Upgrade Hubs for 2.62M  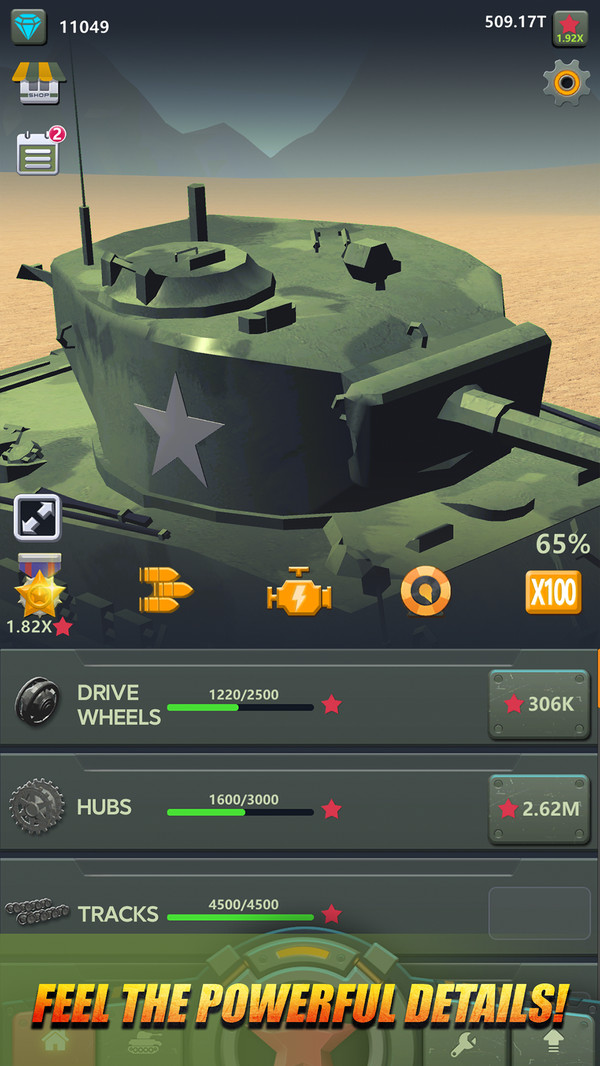click(538, 808)
